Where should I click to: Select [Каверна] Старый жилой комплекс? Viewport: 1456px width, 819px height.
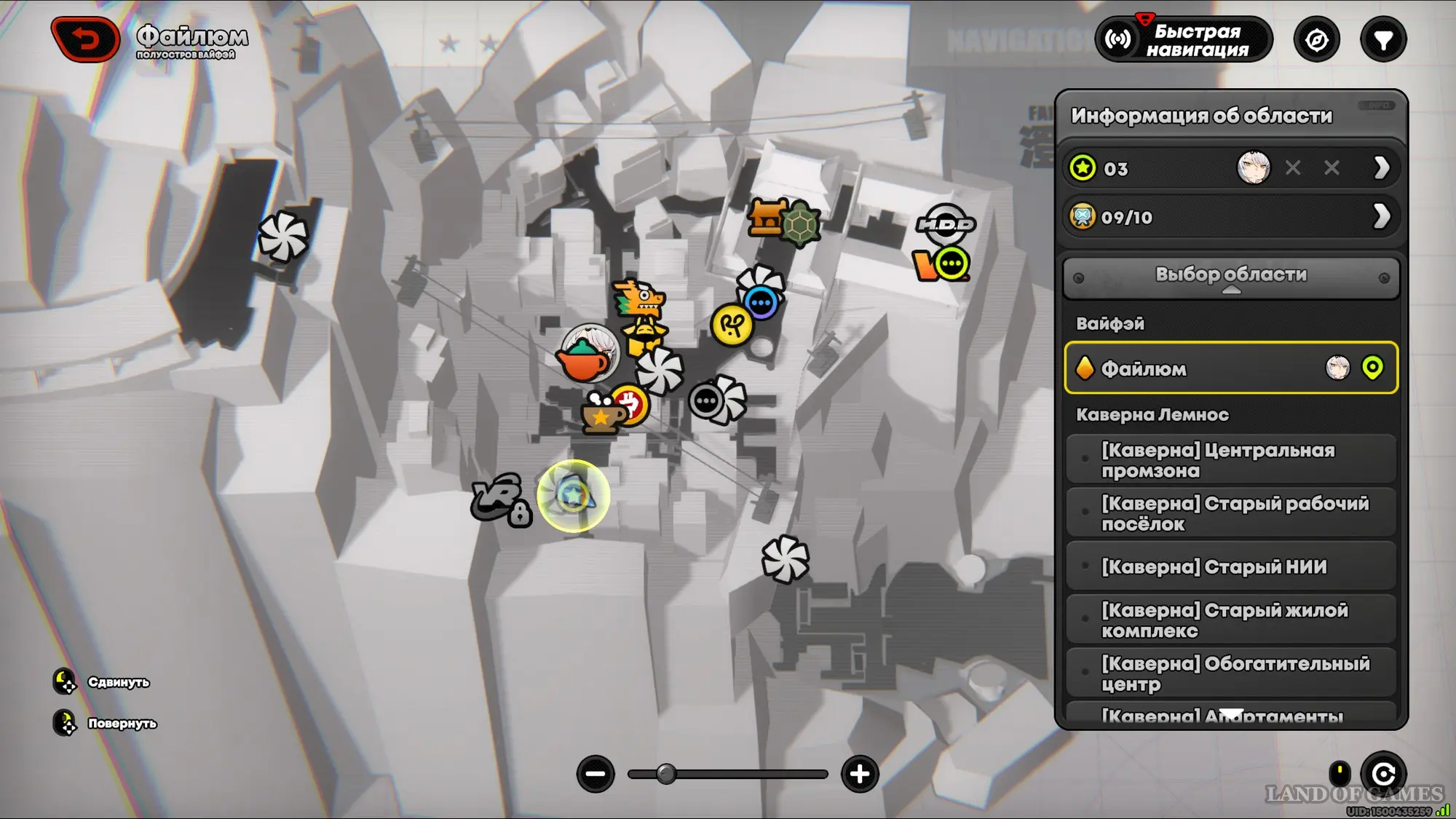click(1230, 620)
